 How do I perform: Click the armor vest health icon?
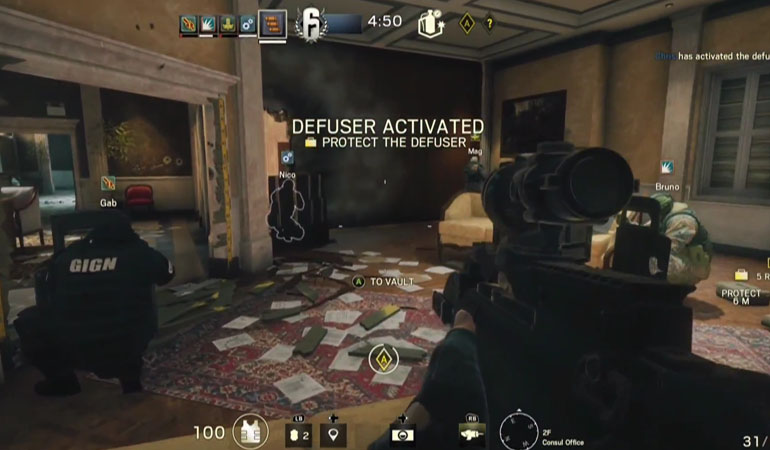point(250,431)
